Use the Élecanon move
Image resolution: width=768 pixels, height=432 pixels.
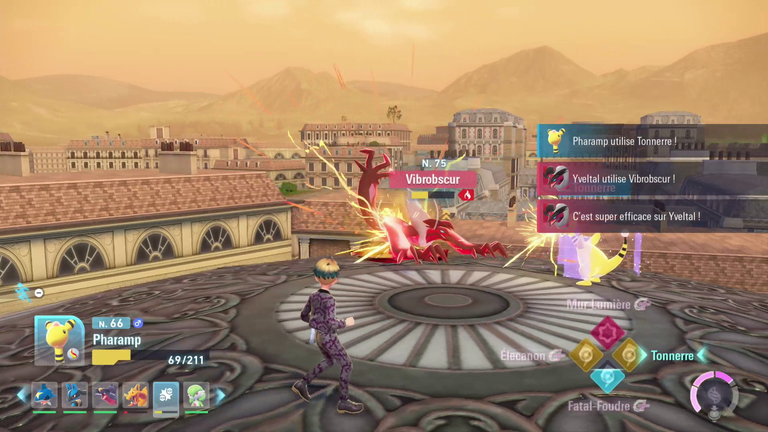584,355
